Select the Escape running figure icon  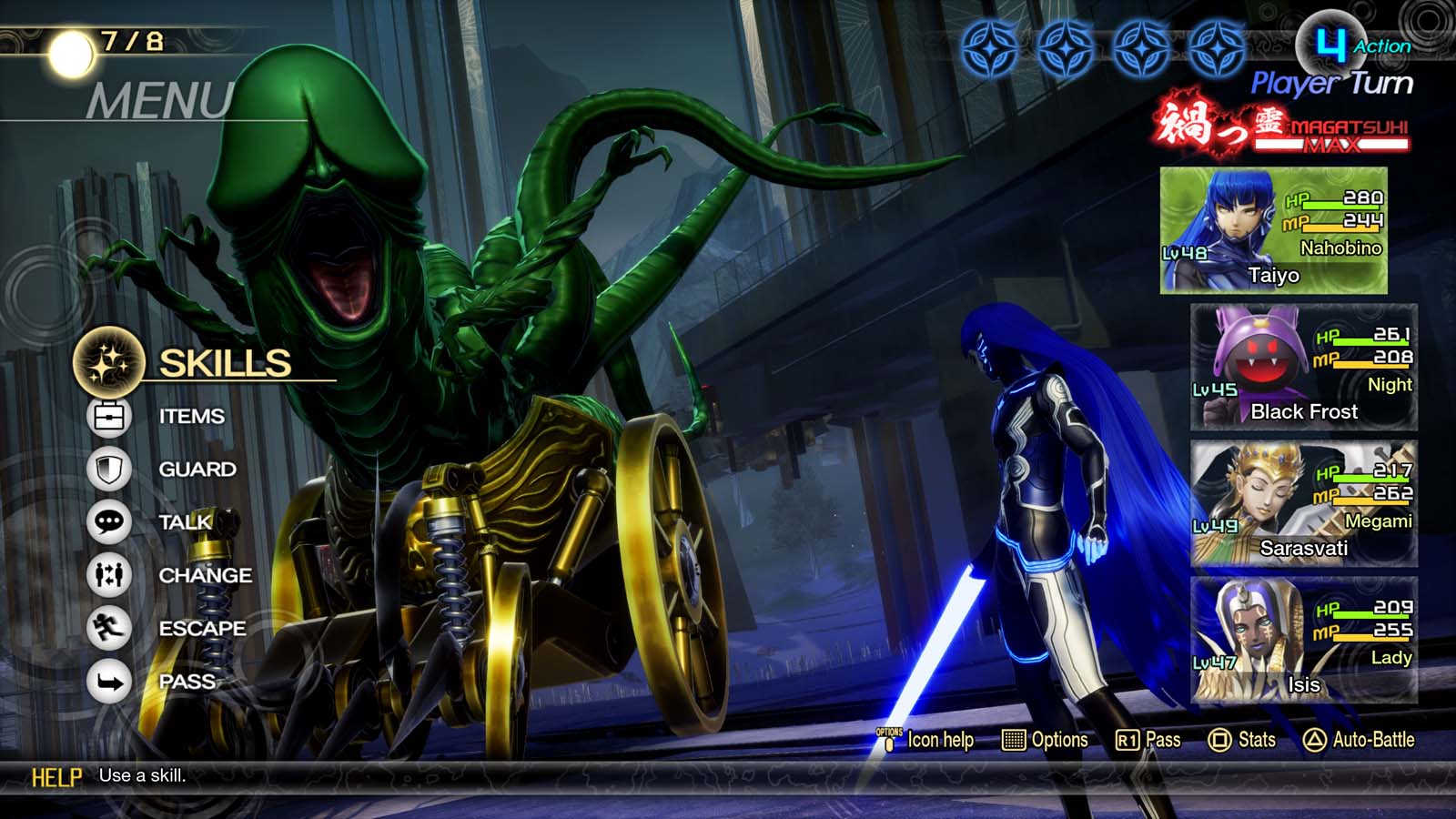108,627
